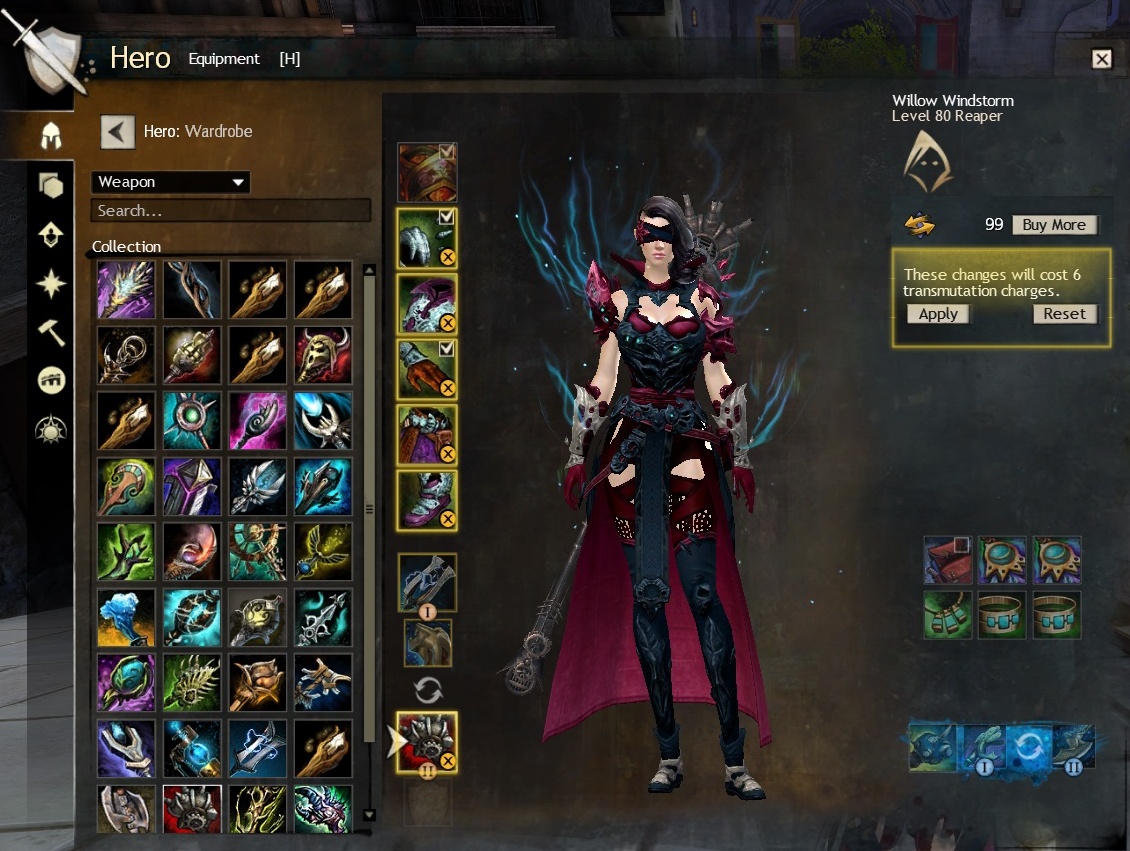This screenshot has width=1130, height=851.
Task: Toggle shoulder armor visibility checkbox
Action: click(x=447, y=216)
